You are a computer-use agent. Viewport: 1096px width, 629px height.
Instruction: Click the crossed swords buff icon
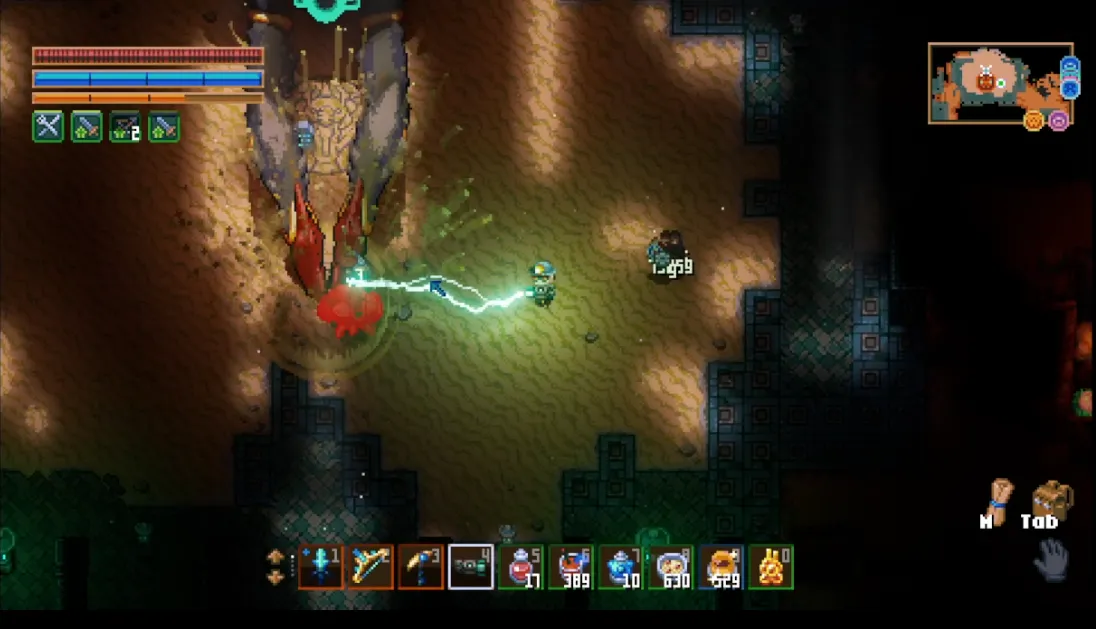point(48,127)
